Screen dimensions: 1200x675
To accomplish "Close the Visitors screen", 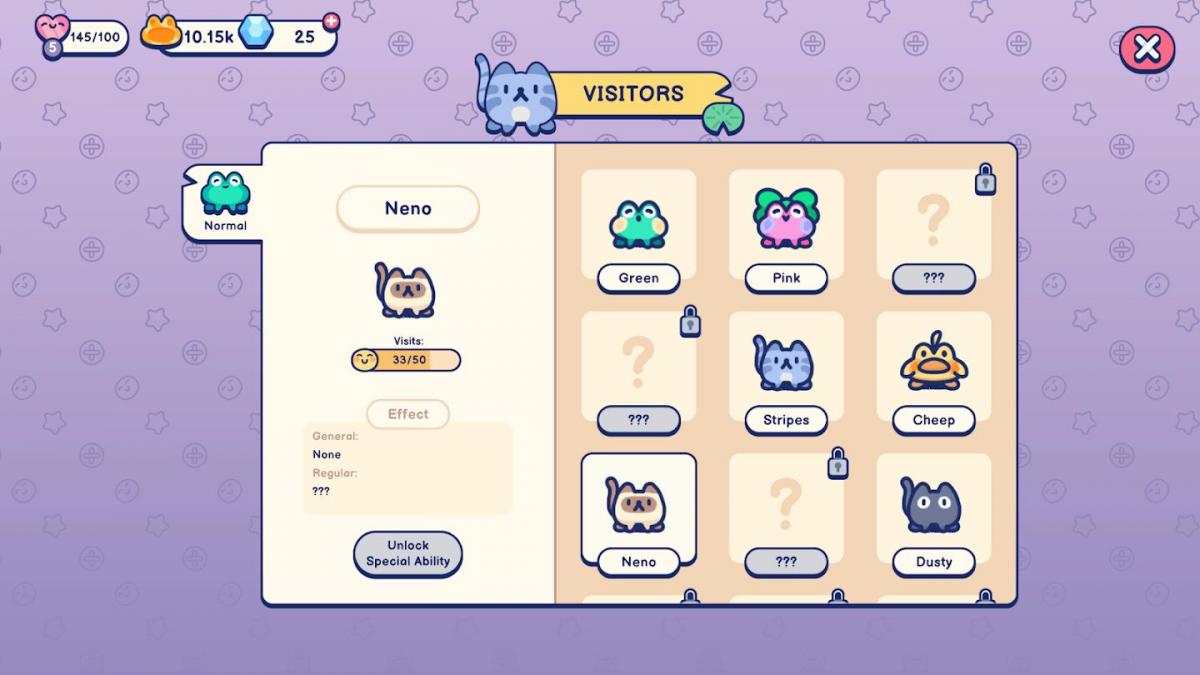I will click(x=1146, y=48).
